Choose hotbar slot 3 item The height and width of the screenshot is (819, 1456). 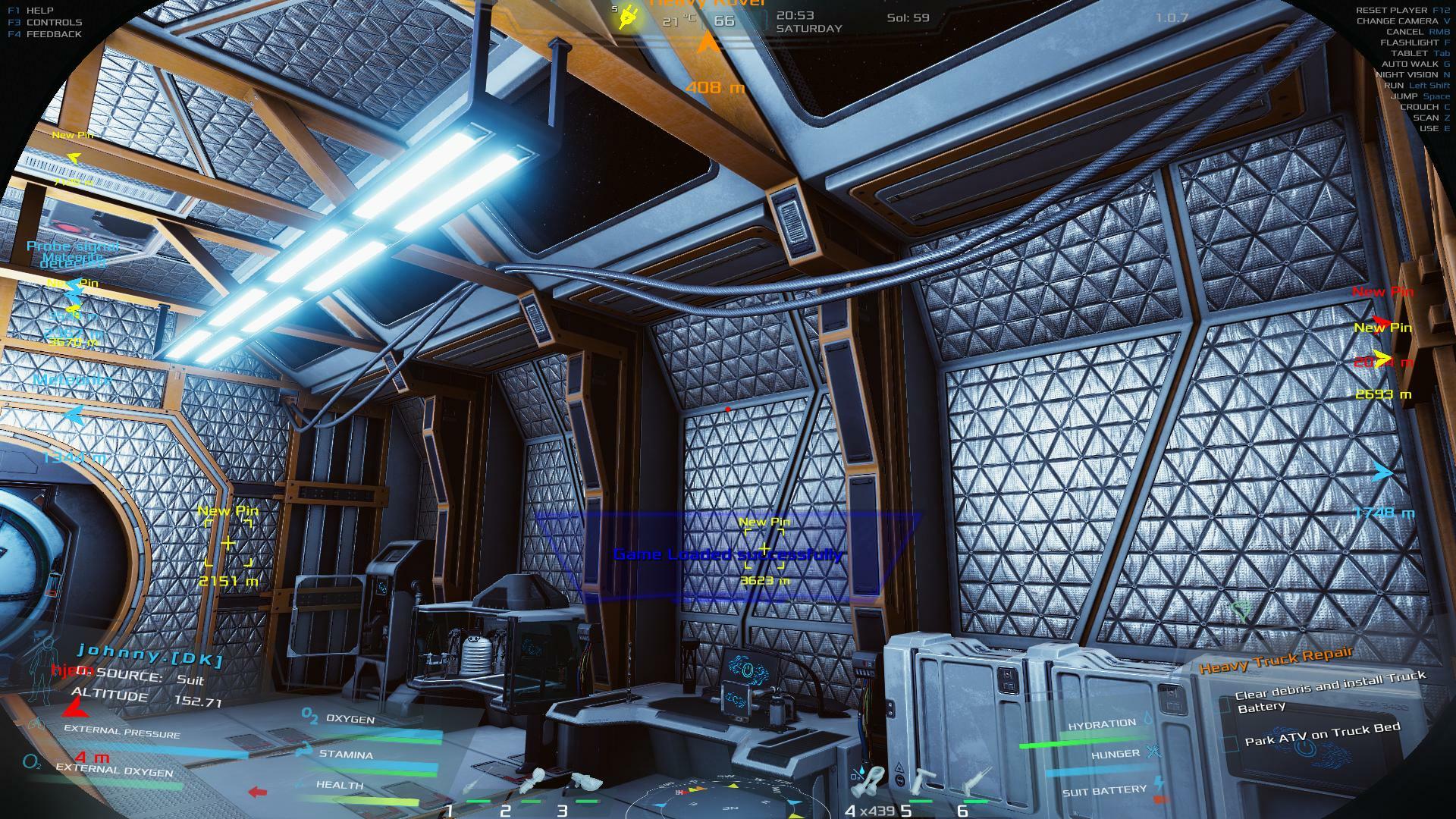(582, 781)
